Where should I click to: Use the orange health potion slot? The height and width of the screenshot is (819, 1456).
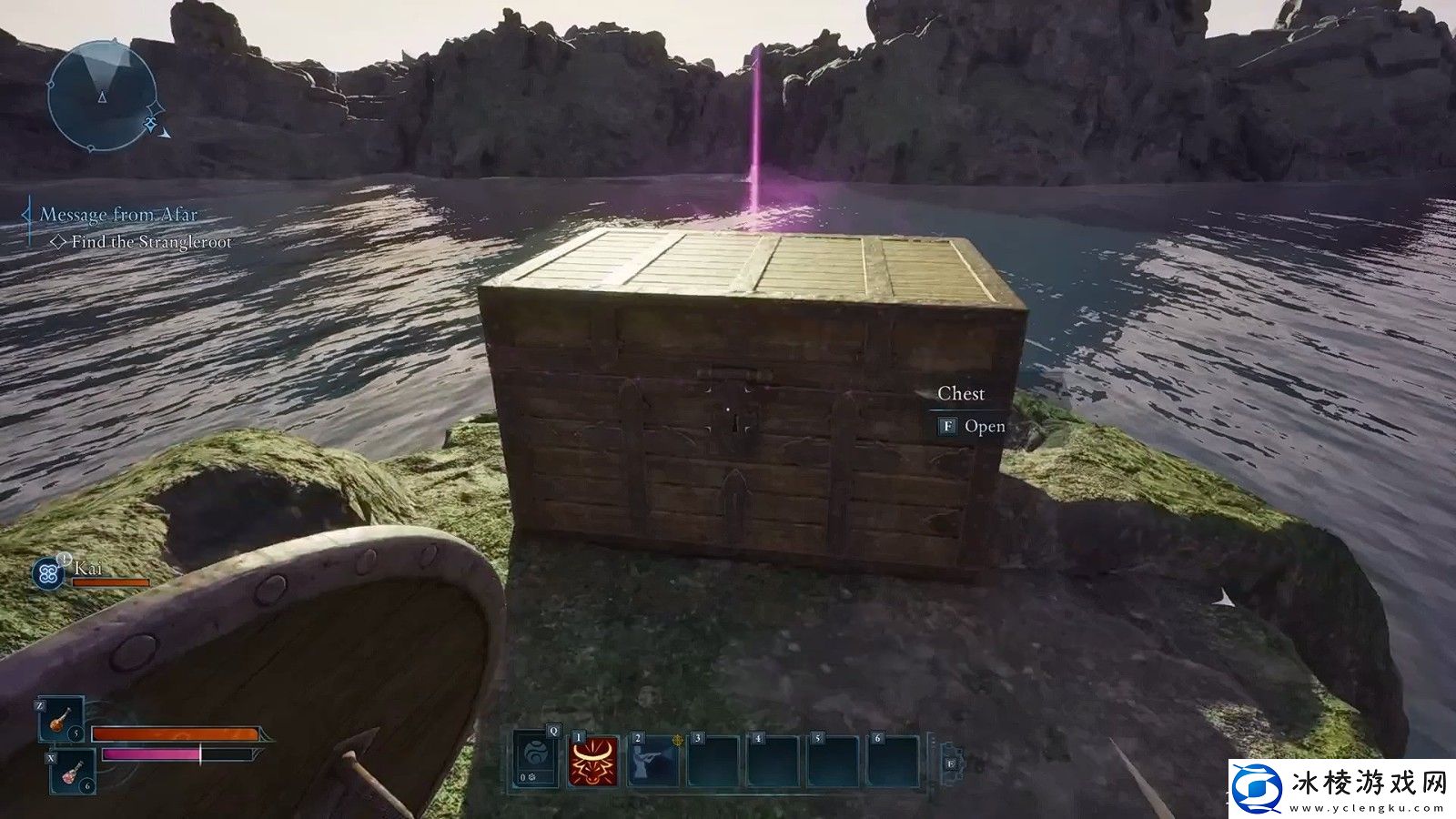pyautogui.click(x=61, y=719)
